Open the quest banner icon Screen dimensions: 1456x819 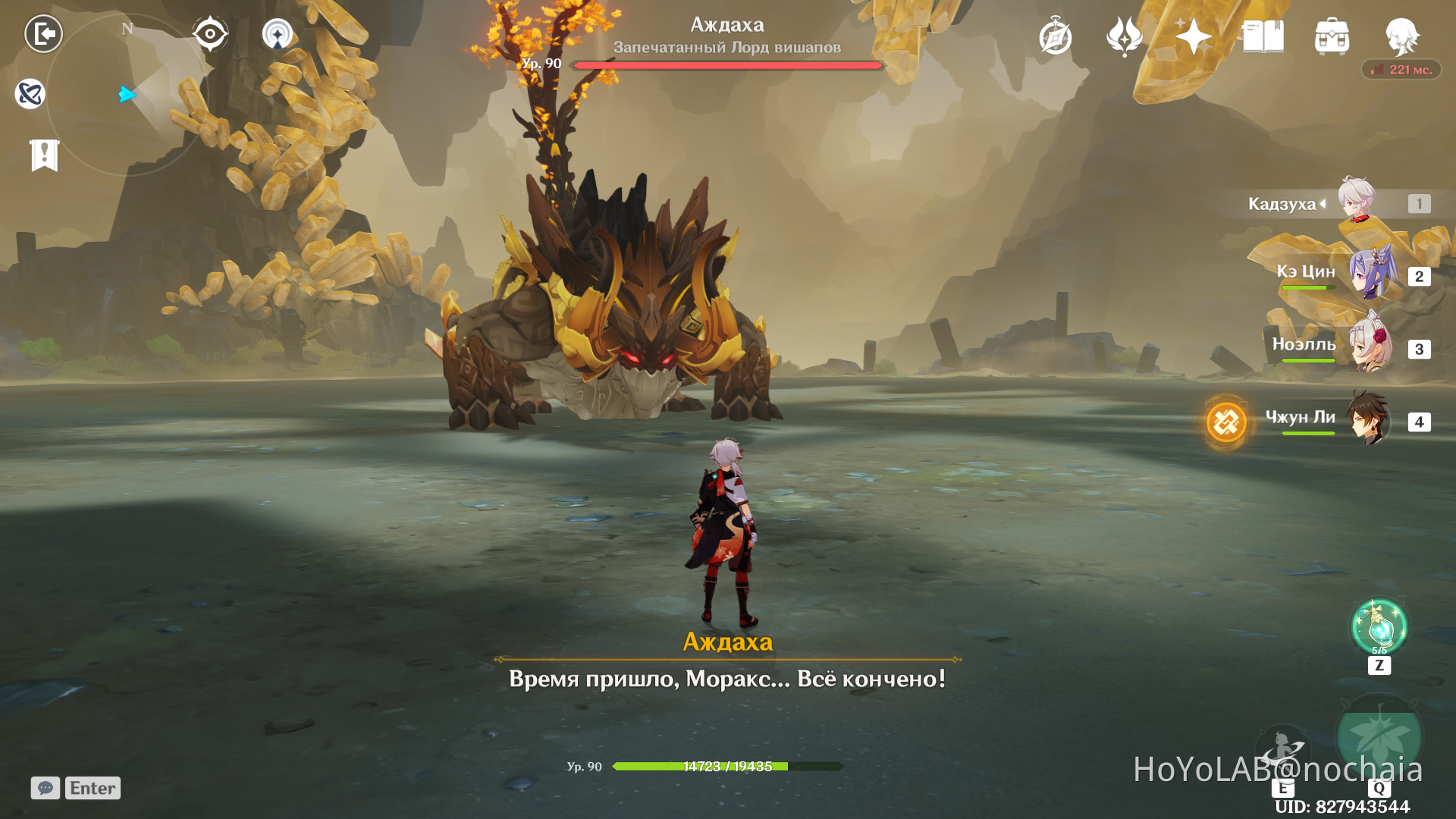45,155
